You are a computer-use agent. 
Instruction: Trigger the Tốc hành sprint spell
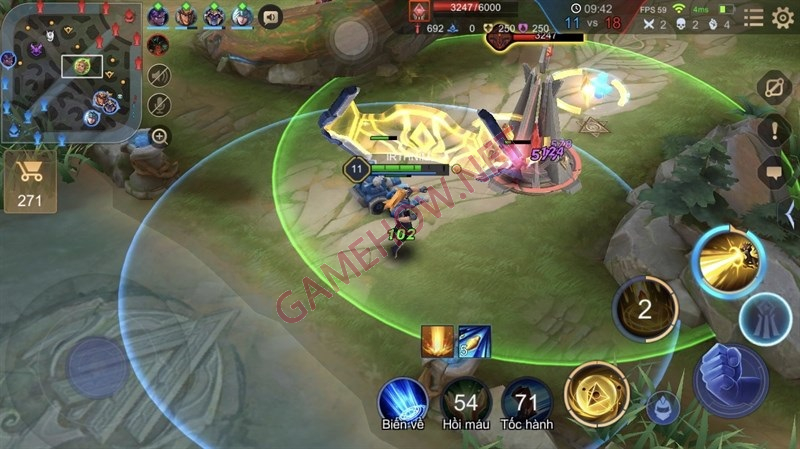coord(527,402)
